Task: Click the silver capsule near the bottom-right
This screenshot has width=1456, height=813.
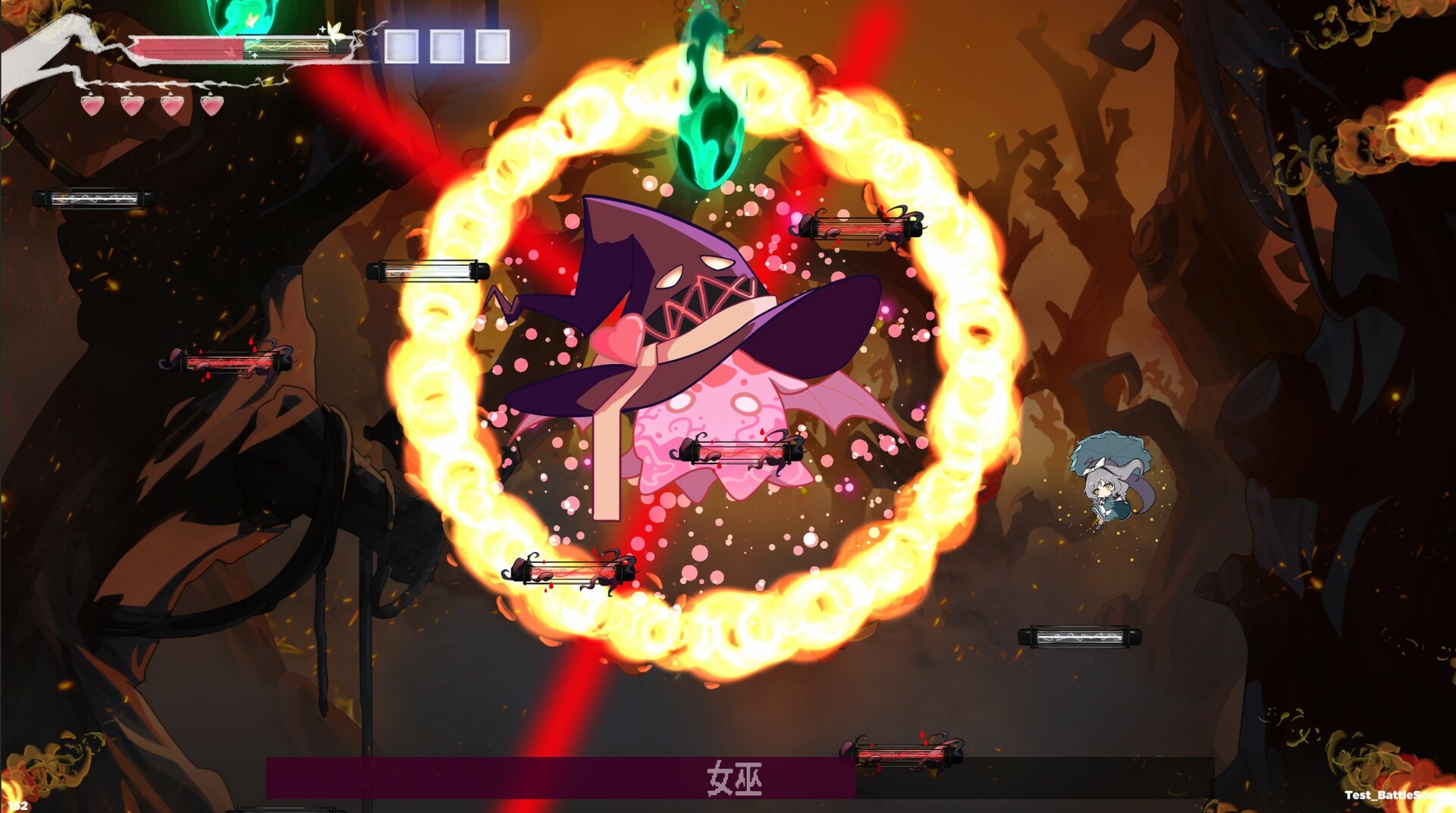Action: [x=1081, y=638]
